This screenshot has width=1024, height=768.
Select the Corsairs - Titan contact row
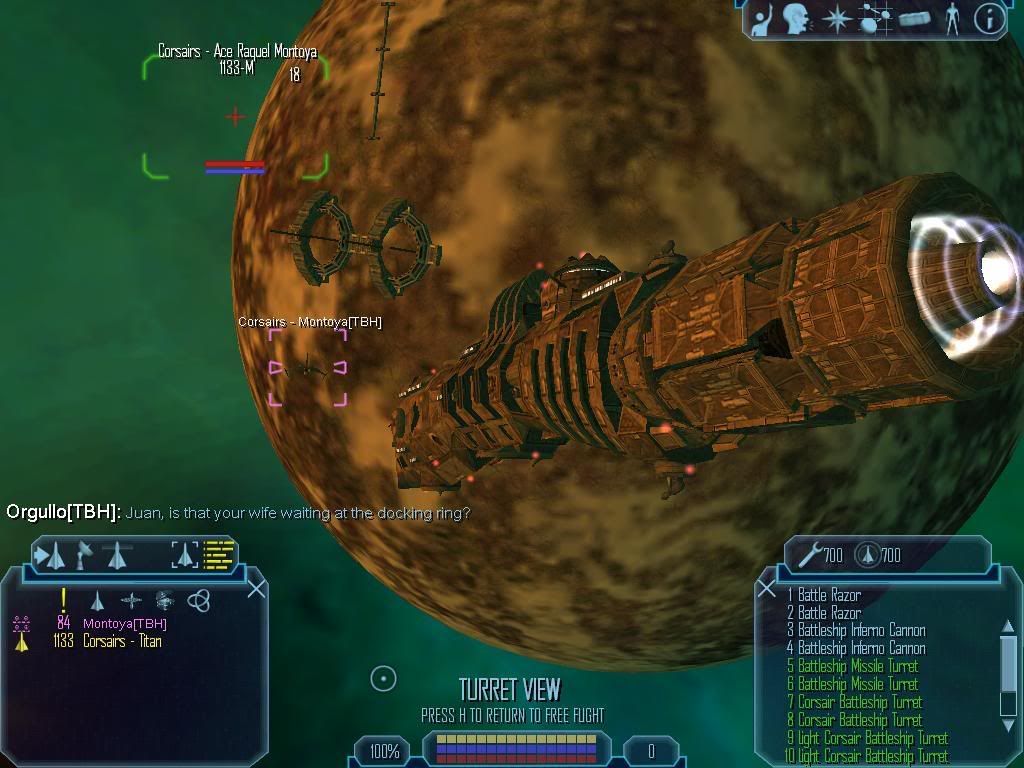122,641
